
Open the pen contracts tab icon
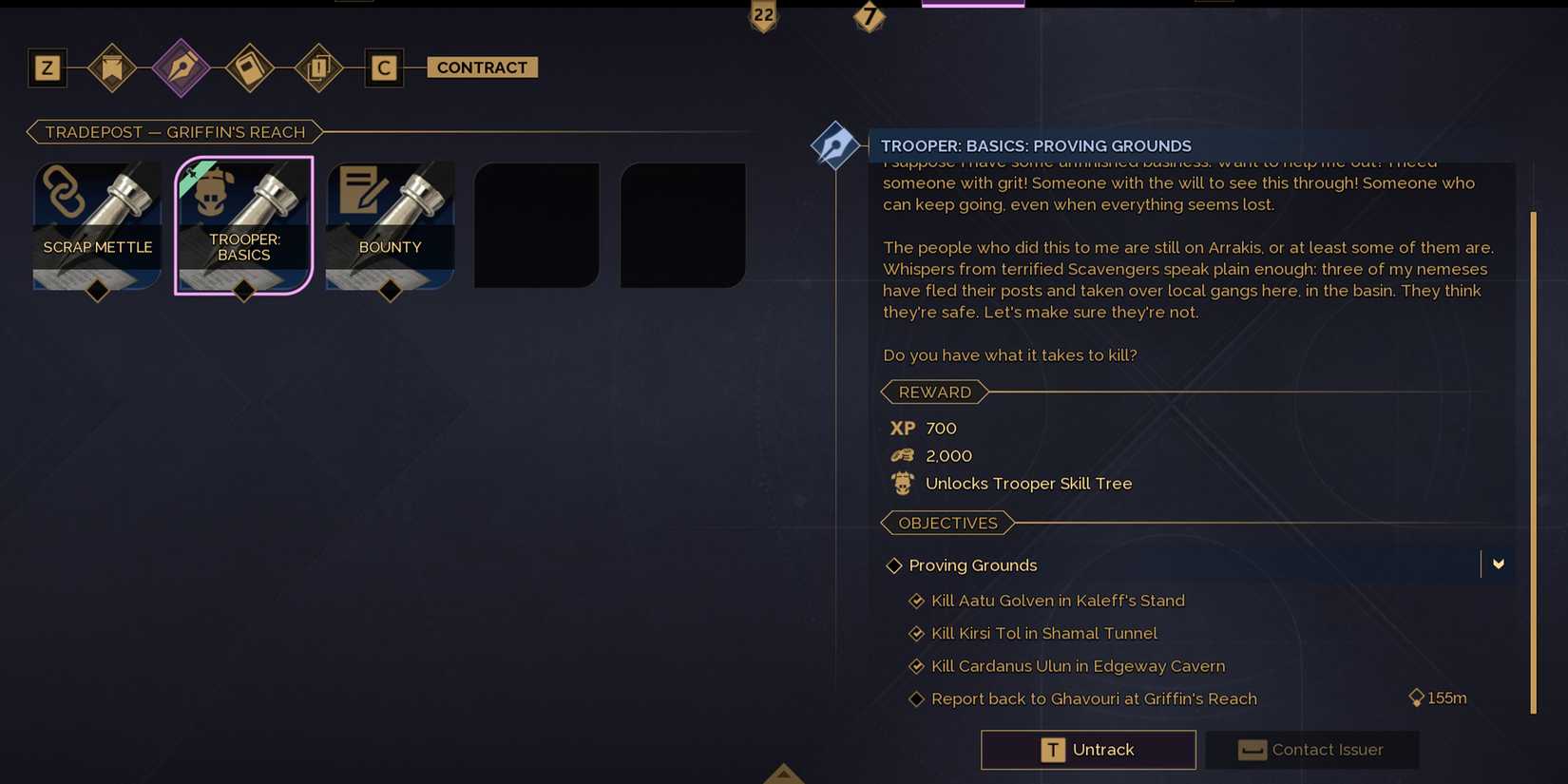click(182, 67)
